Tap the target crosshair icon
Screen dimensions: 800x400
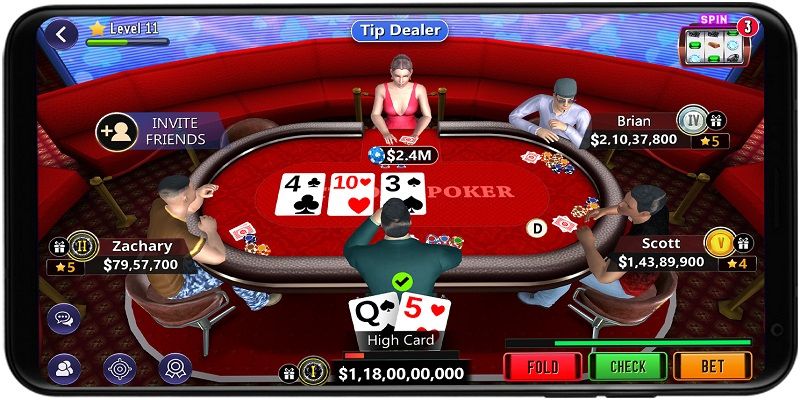click(120, 369)
